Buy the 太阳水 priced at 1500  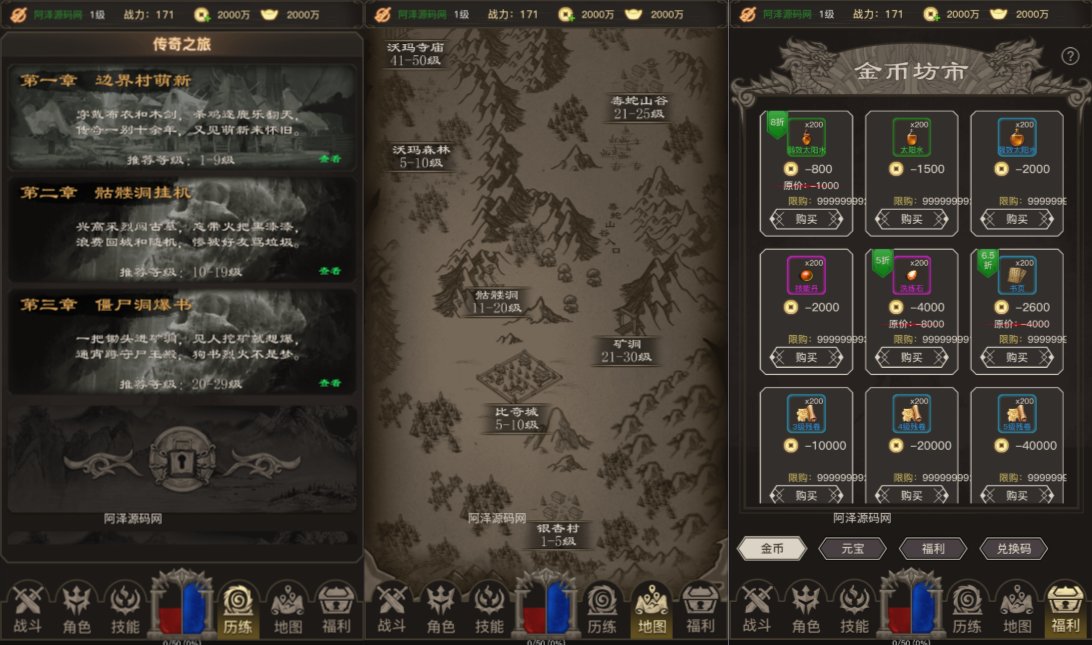point(911,219)
